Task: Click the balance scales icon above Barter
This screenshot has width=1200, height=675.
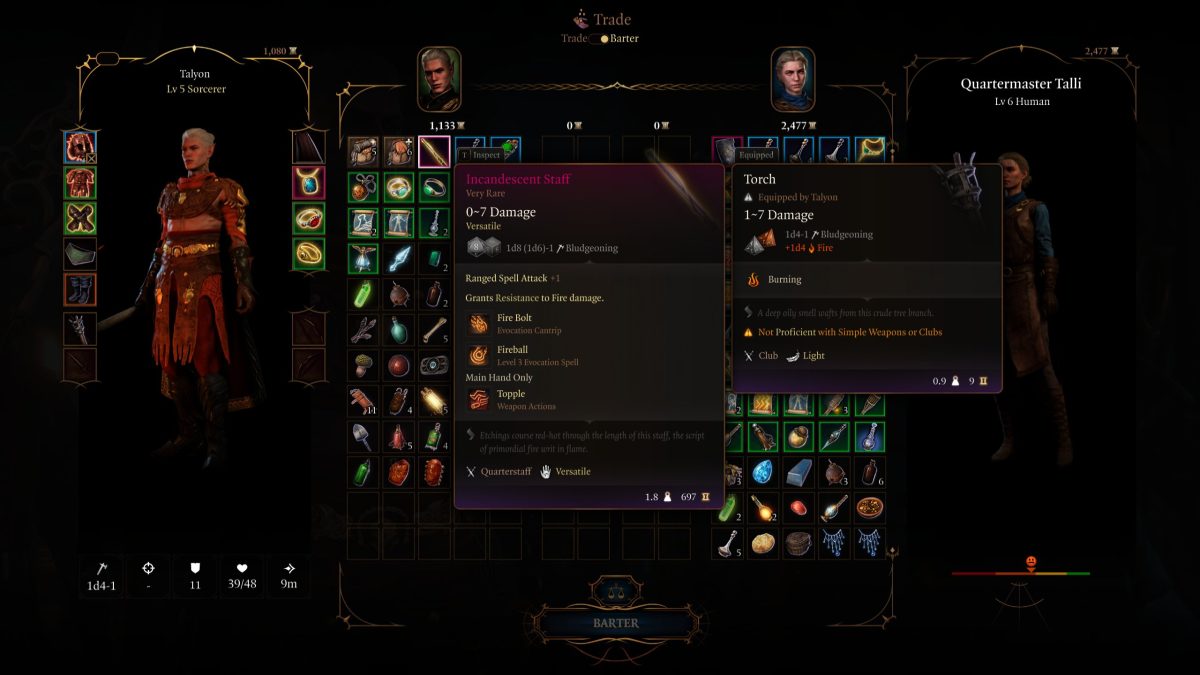Action: click(x=614, y=588)
